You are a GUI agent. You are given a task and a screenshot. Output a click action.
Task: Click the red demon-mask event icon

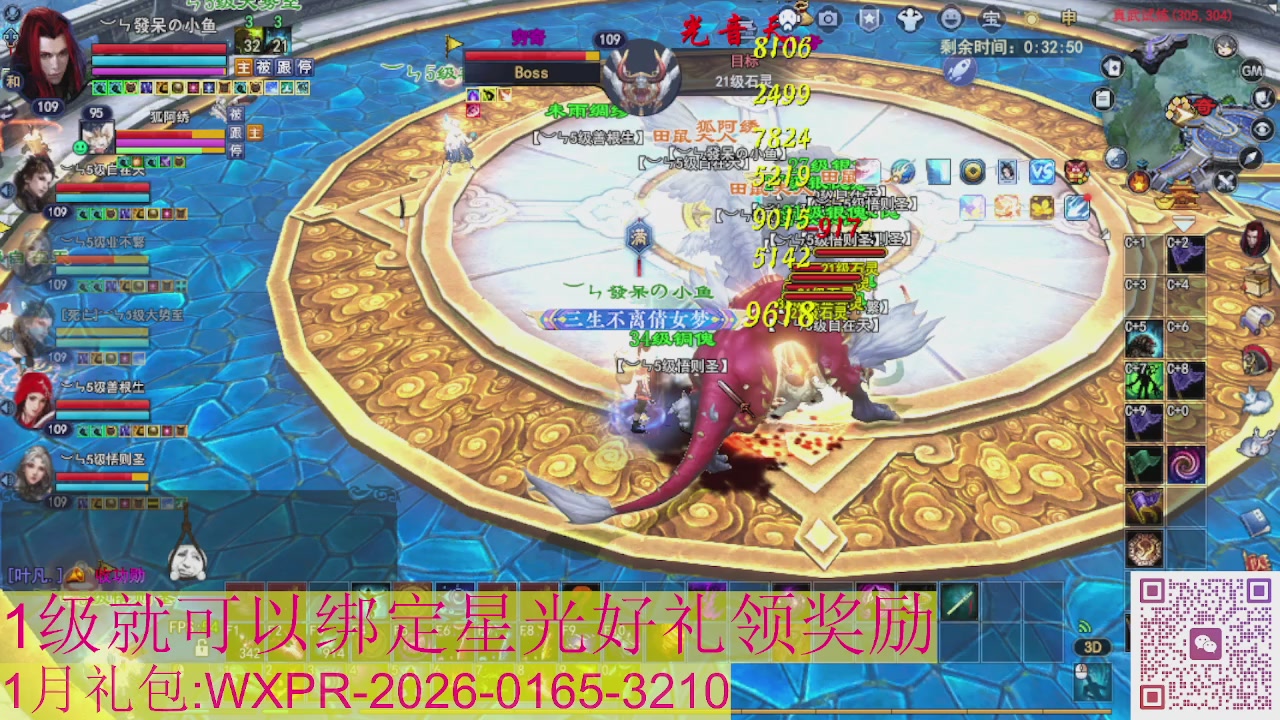1078,172
